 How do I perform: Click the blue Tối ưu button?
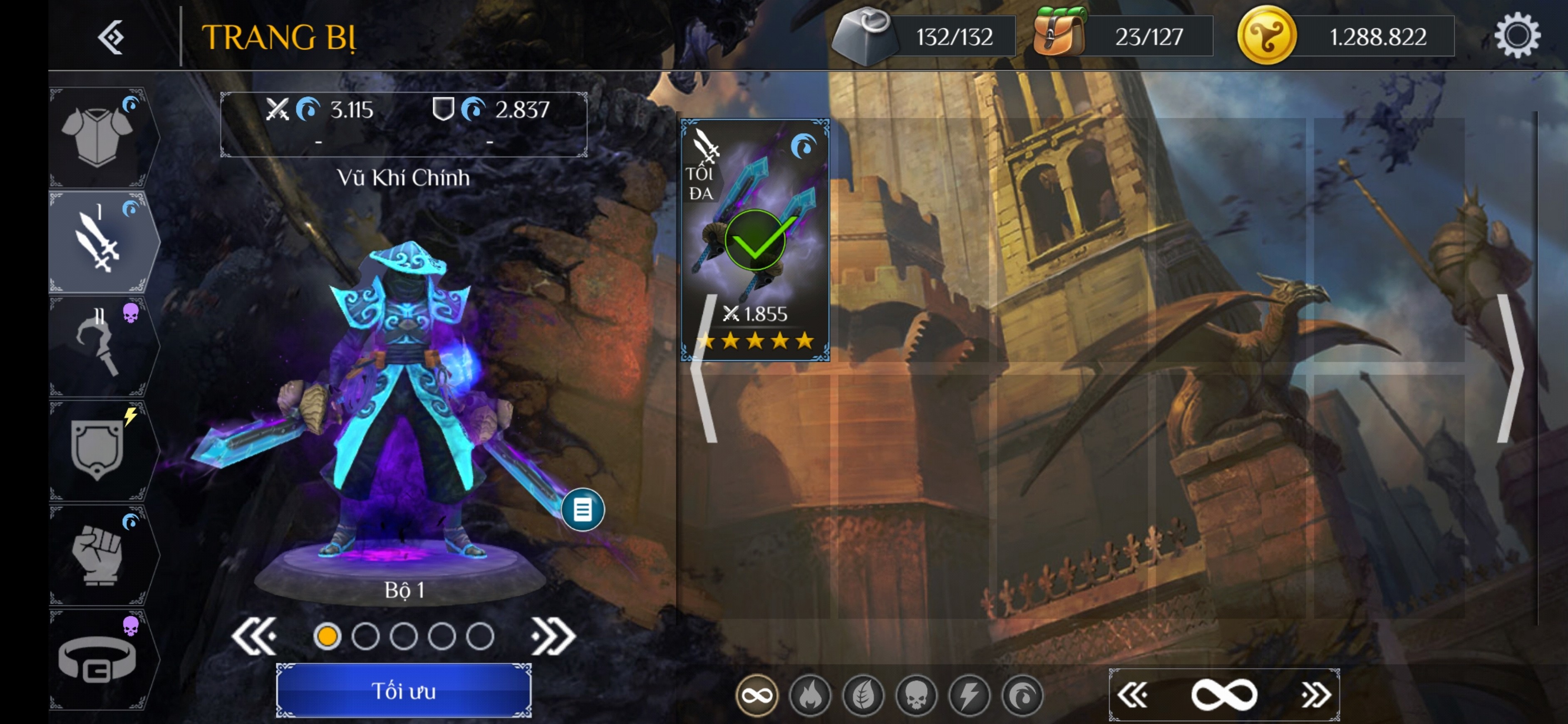tap(404, 691)
